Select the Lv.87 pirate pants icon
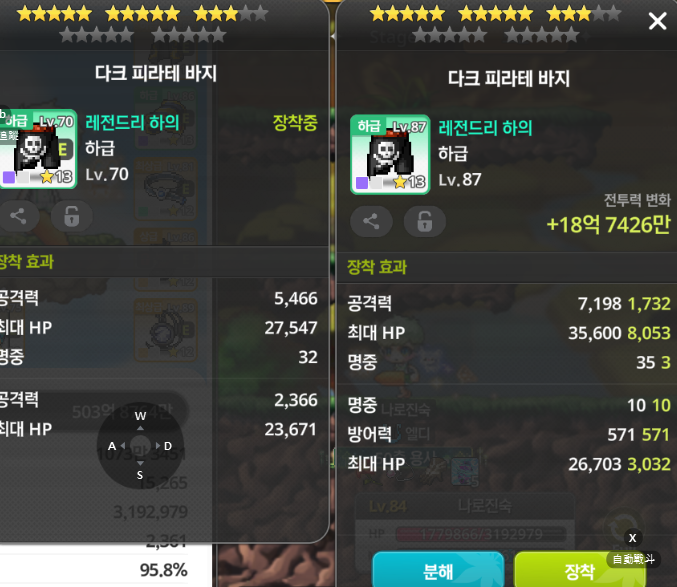This screenshot has height=587, width=677. coord(389,152)
